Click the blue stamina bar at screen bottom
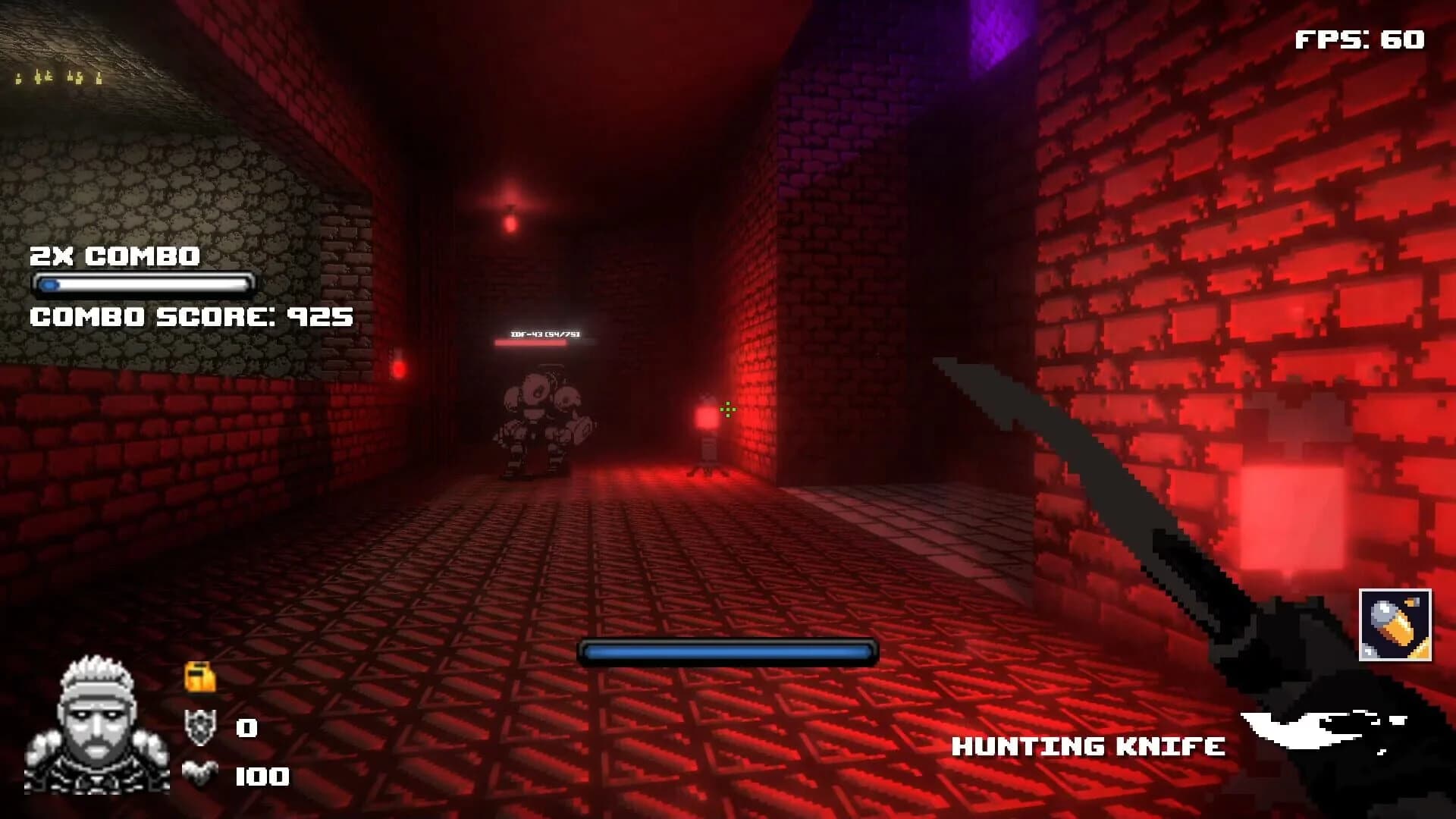The image size is (1456, 819). point(728,651)
